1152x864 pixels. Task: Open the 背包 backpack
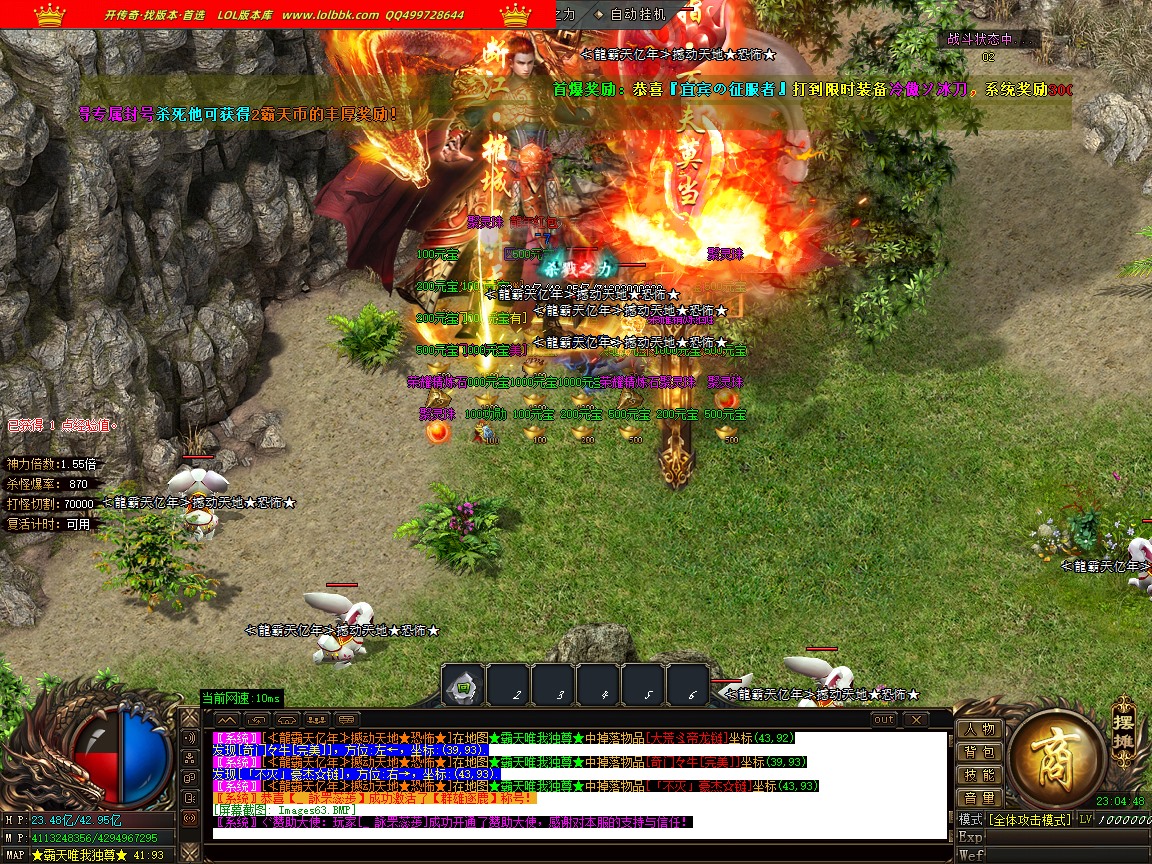tap(980, 752)
